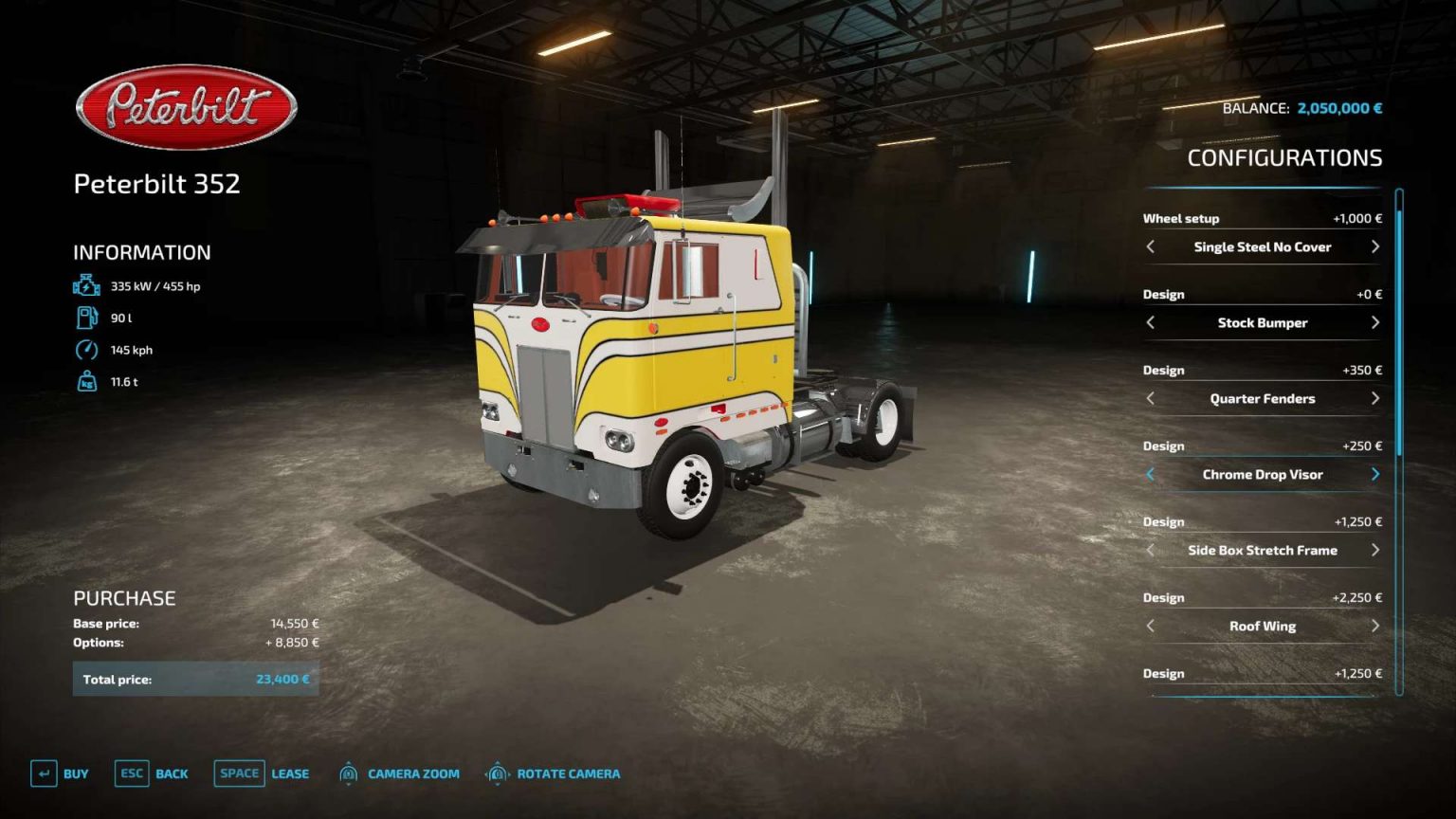Viewport: 1456px width, 819px height.
Task: Click the top speed gauge icon
Action: 85,349
